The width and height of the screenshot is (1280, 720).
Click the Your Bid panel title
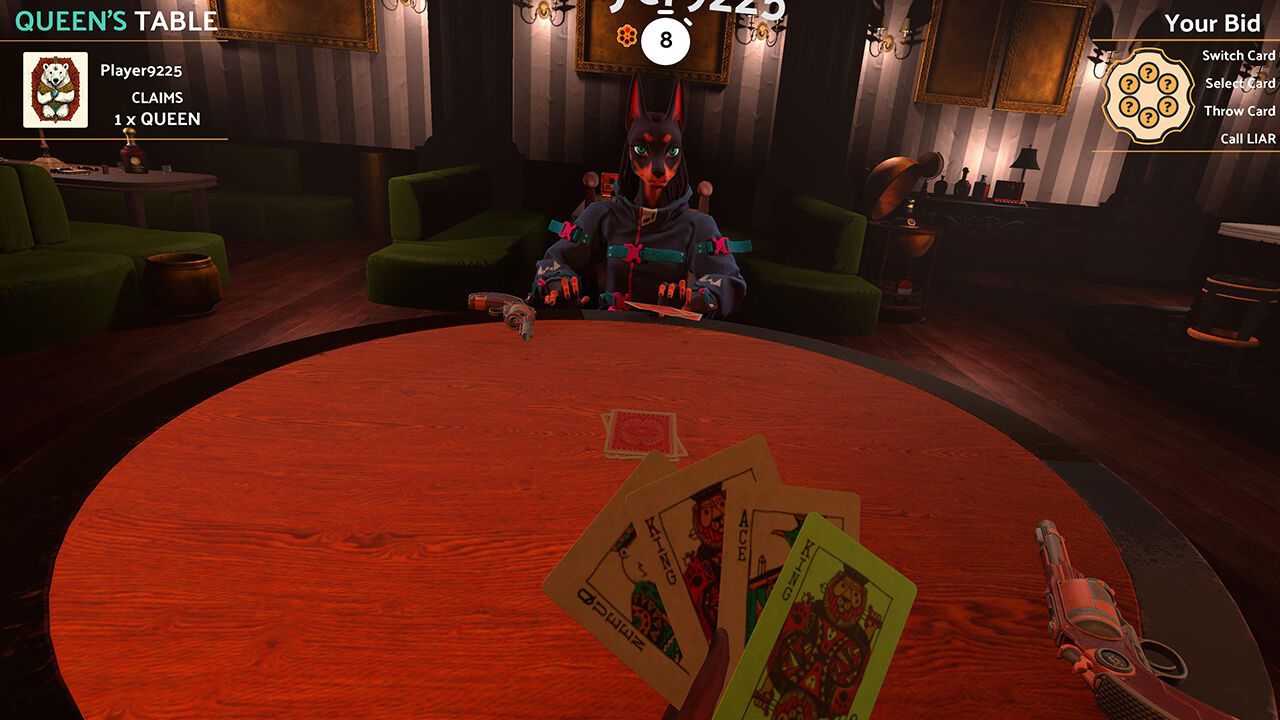coord(1212,22)
